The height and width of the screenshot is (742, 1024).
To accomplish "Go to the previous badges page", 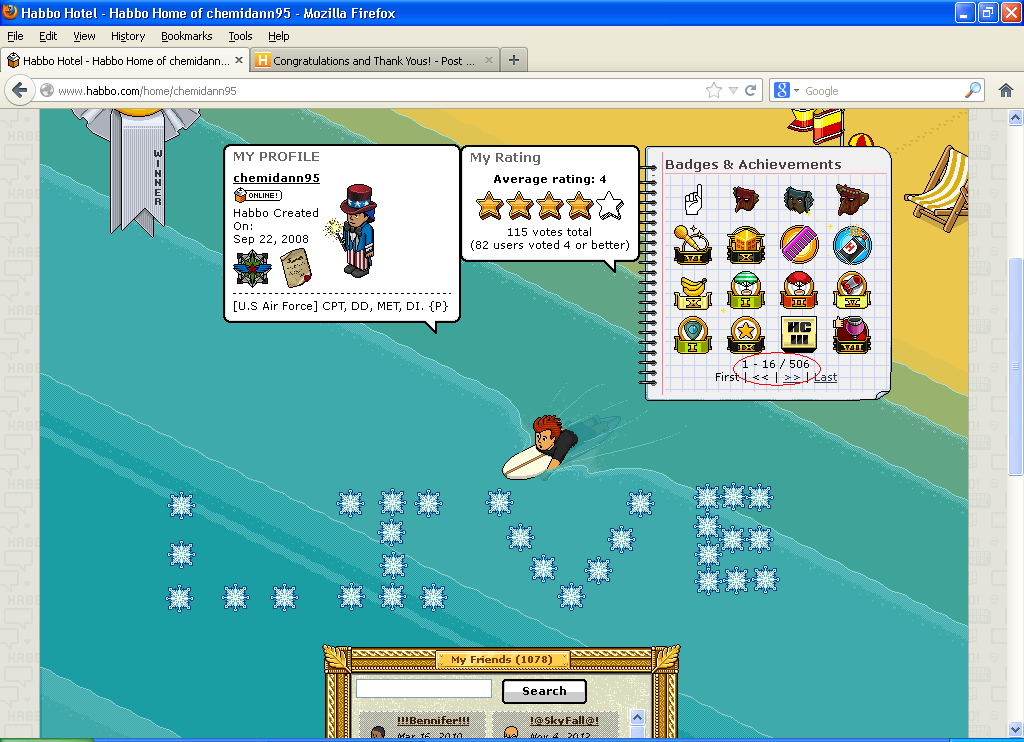I will click(761, 377).
